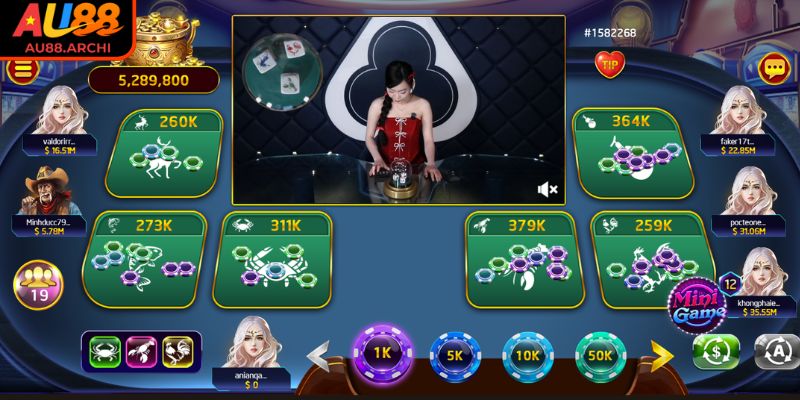The image size is (800, 400).
Task: Choose the shrimp betting tile showing 379K
Action: (518, 260)
